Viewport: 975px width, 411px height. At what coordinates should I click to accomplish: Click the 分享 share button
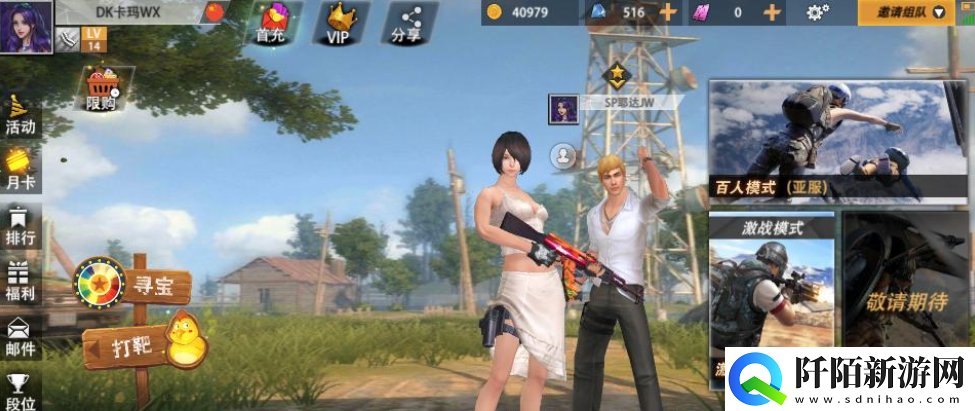(x=405, y=21)
